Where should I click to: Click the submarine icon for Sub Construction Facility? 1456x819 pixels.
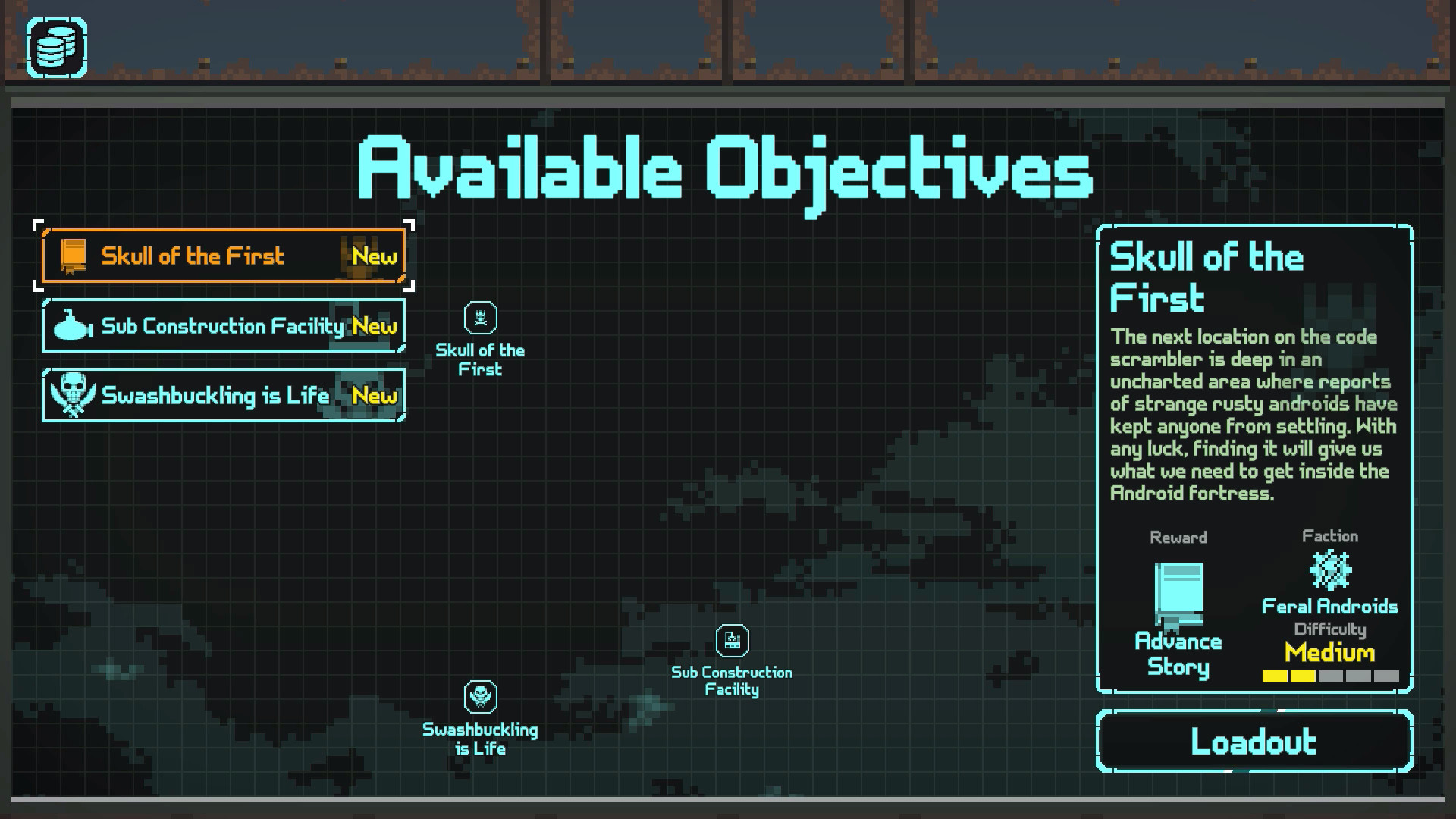pos(72,326)
